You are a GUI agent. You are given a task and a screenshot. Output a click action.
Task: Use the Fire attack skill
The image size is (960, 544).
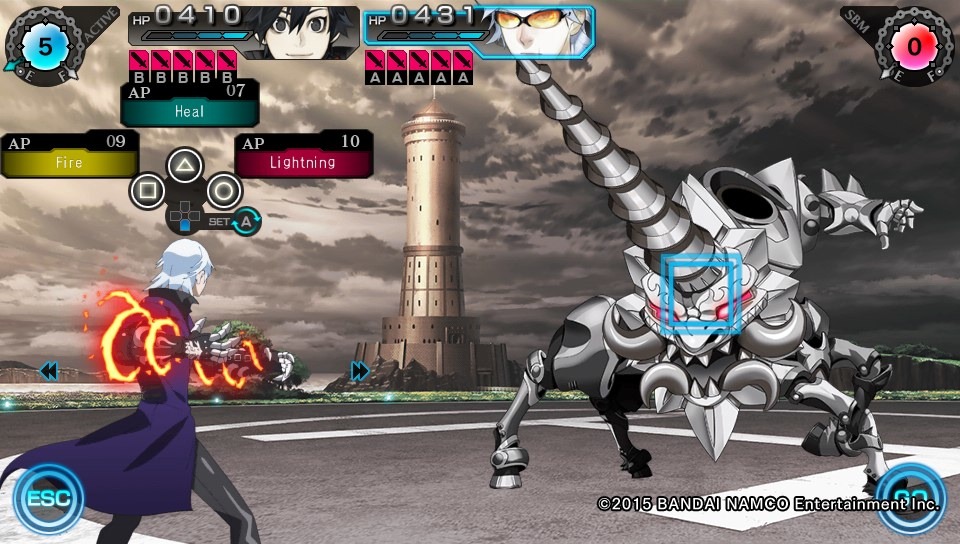pos(68,155)
